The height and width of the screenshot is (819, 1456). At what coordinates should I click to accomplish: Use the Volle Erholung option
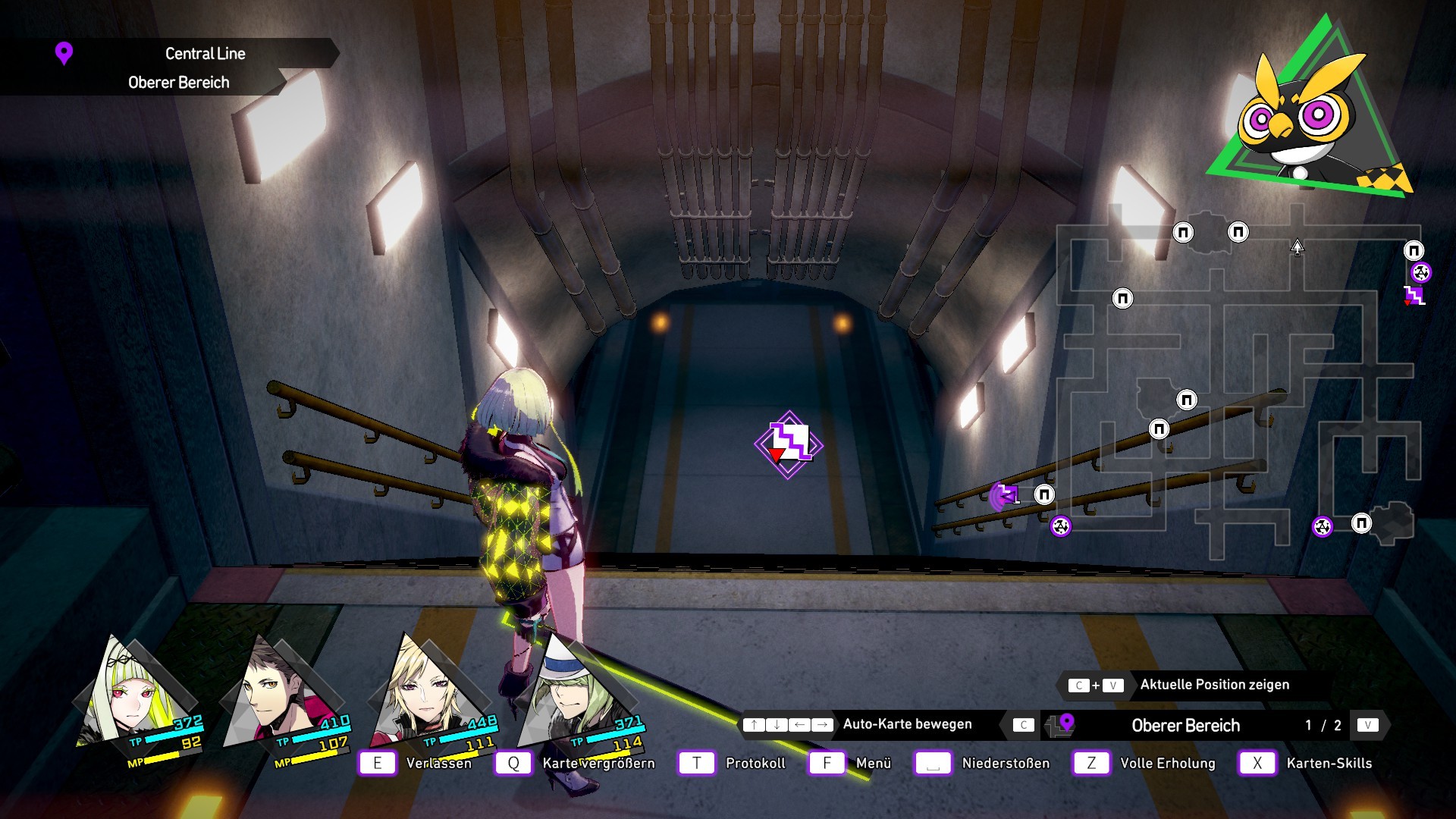(1167, 763)
